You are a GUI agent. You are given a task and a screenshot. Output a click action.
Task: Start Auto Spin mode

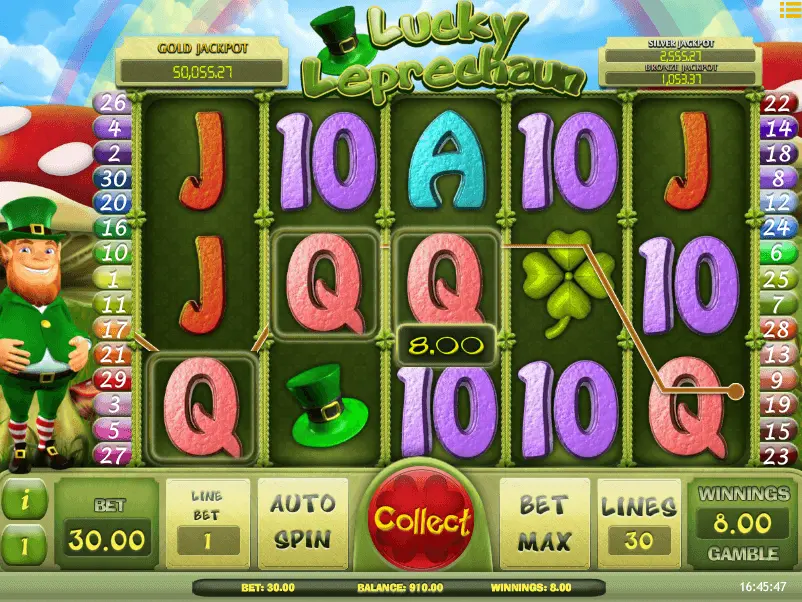click(x=302, y=522)
